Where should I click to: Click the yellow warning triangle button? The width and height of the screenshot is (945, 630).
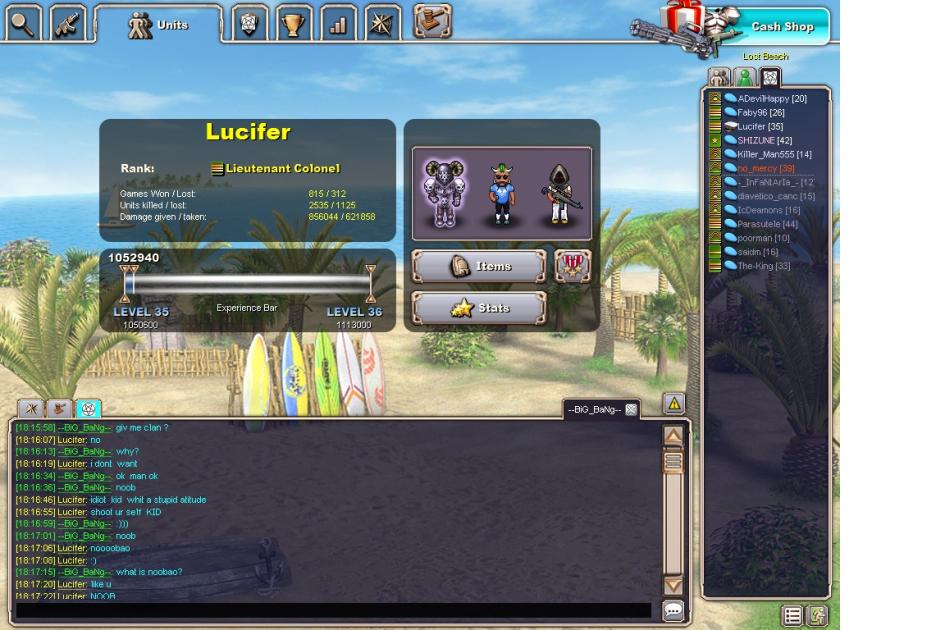tap(674, 404)
